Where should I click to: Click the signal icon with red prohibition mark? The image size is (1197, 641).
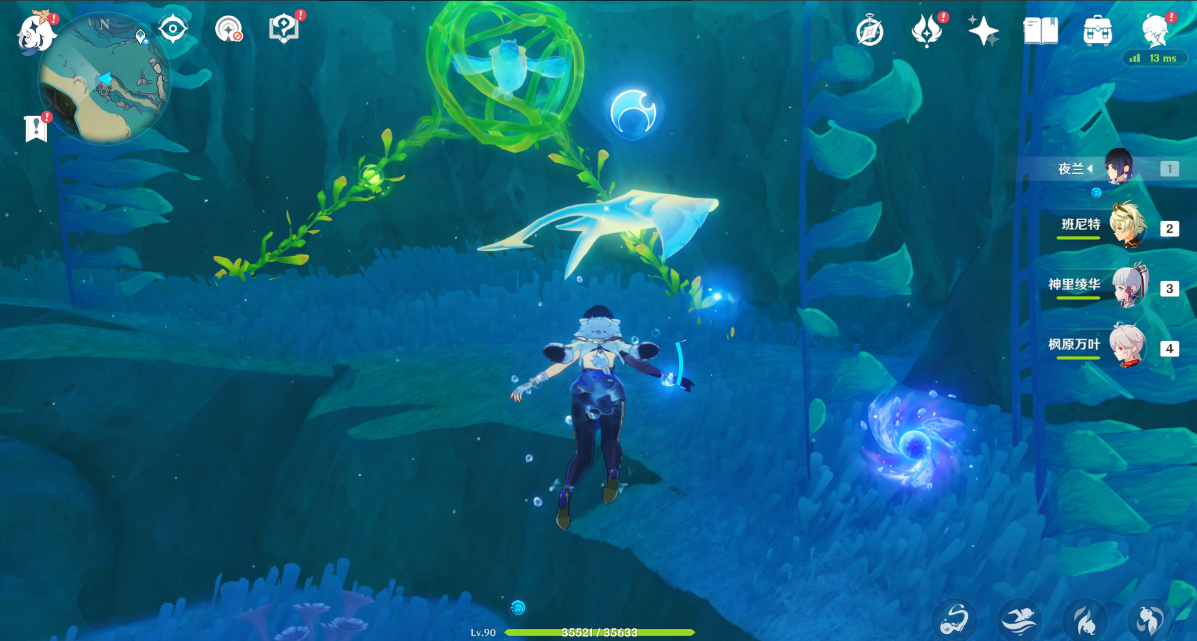click(x=229, y=29)
